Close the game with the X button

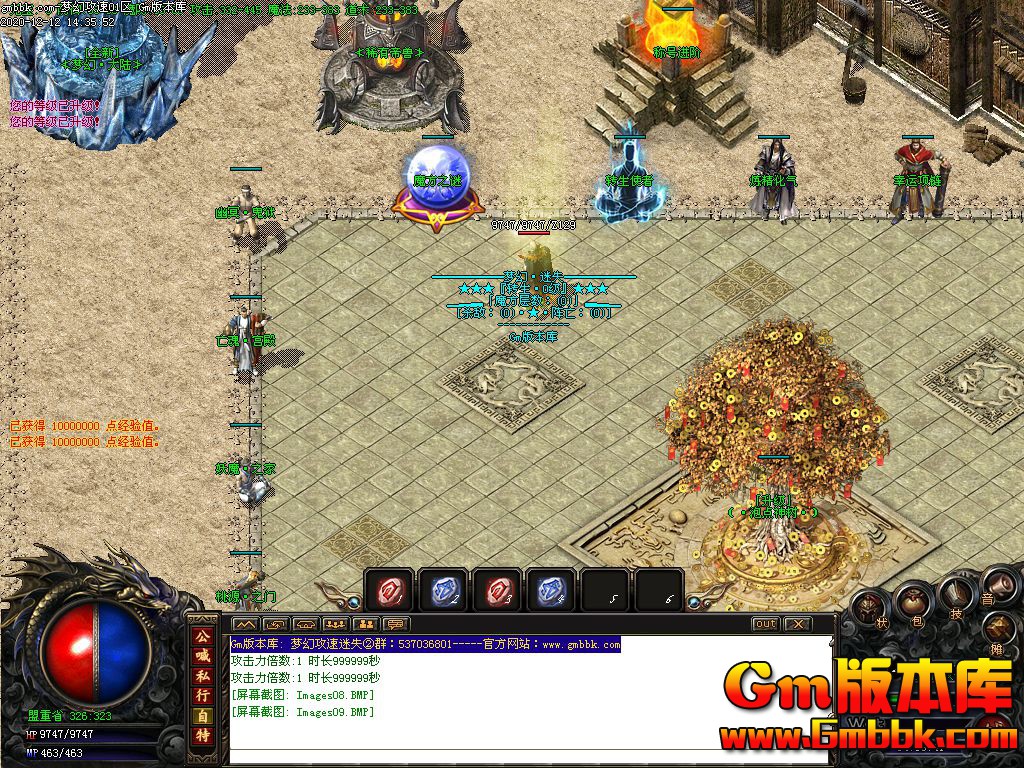[797, 624]
